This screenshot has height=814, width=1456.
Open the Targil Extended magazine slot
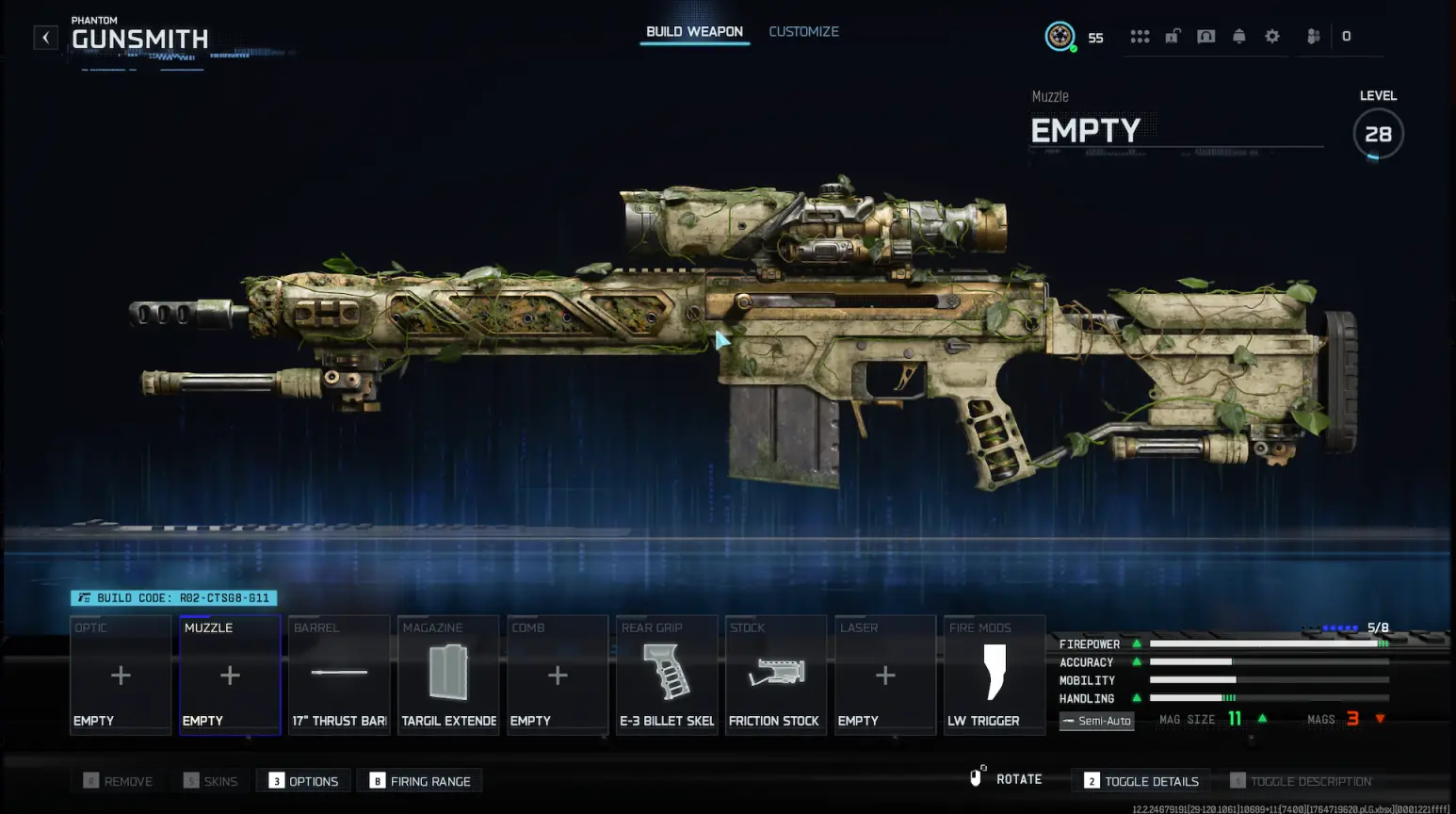pos(448,674)
